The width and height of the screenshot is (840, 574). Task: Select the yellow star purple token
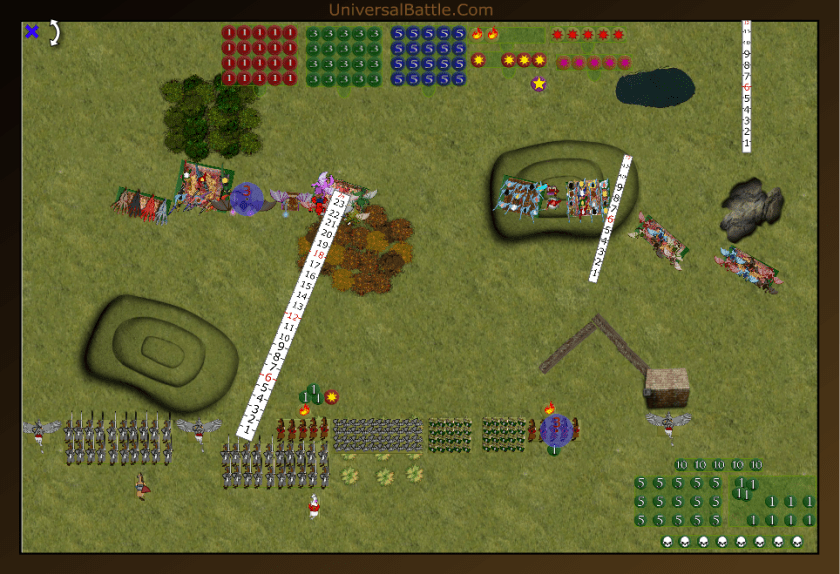[539, 84]
